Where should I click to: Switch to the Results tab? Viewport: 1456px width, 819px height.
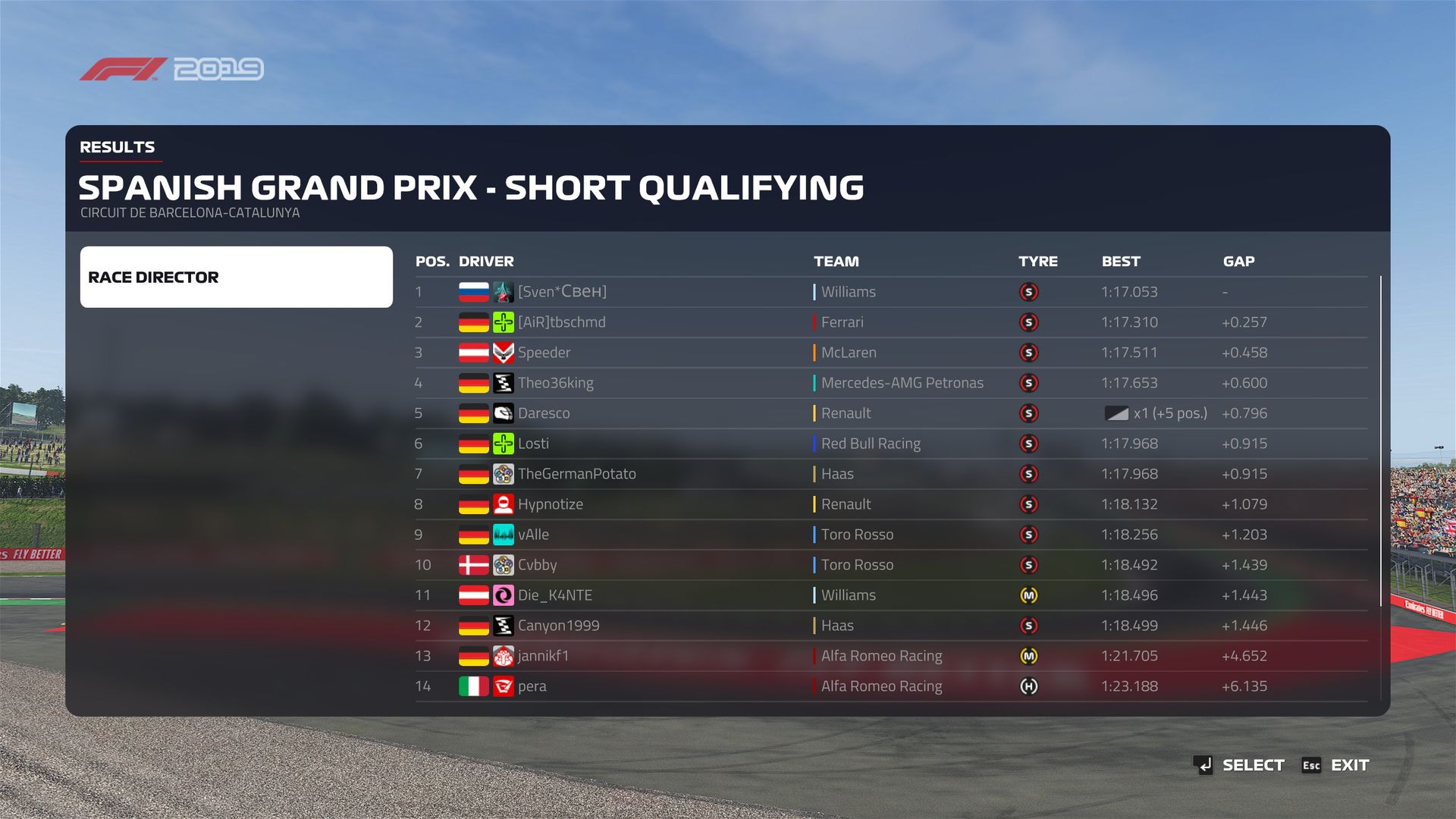pos(118,147)
